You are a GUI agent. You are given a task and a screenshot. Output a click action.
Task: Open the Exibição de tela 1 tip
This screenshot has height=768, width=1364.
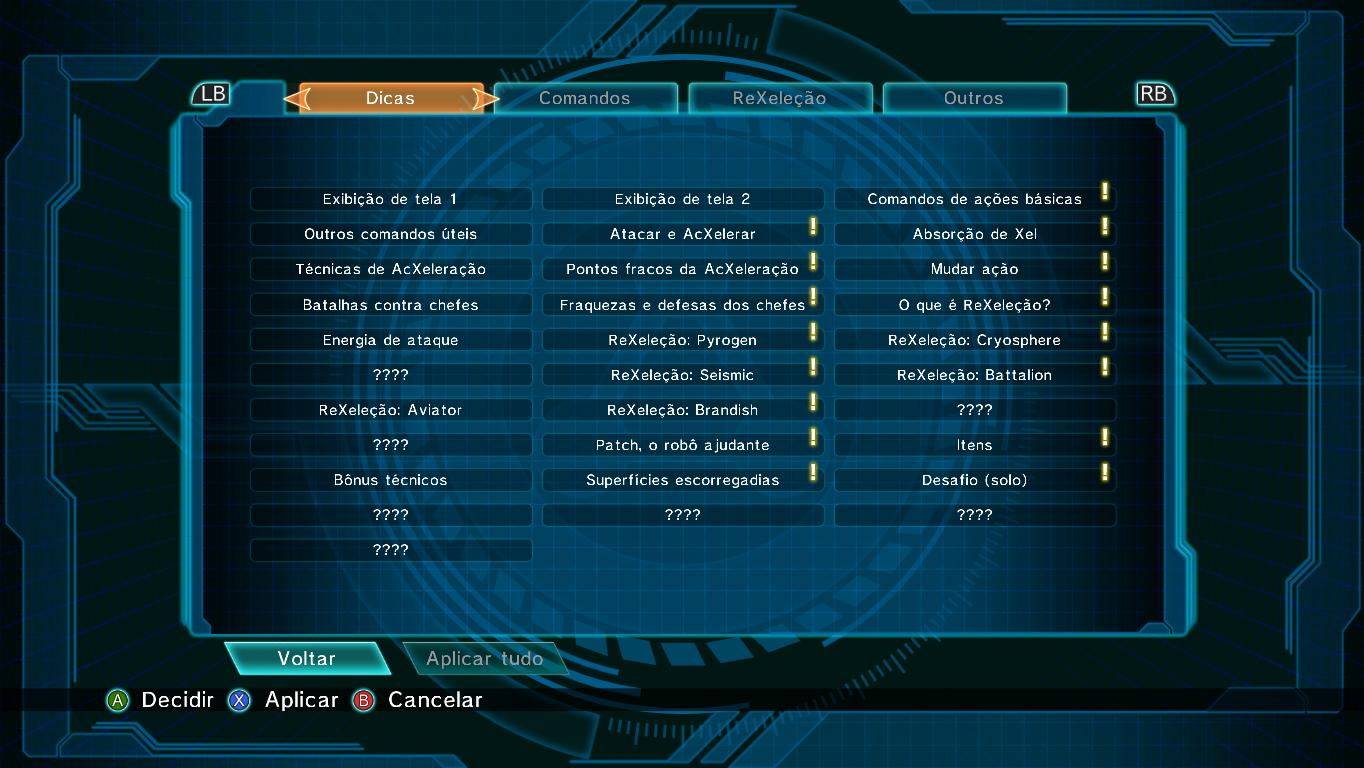click(x=391, y=199)
